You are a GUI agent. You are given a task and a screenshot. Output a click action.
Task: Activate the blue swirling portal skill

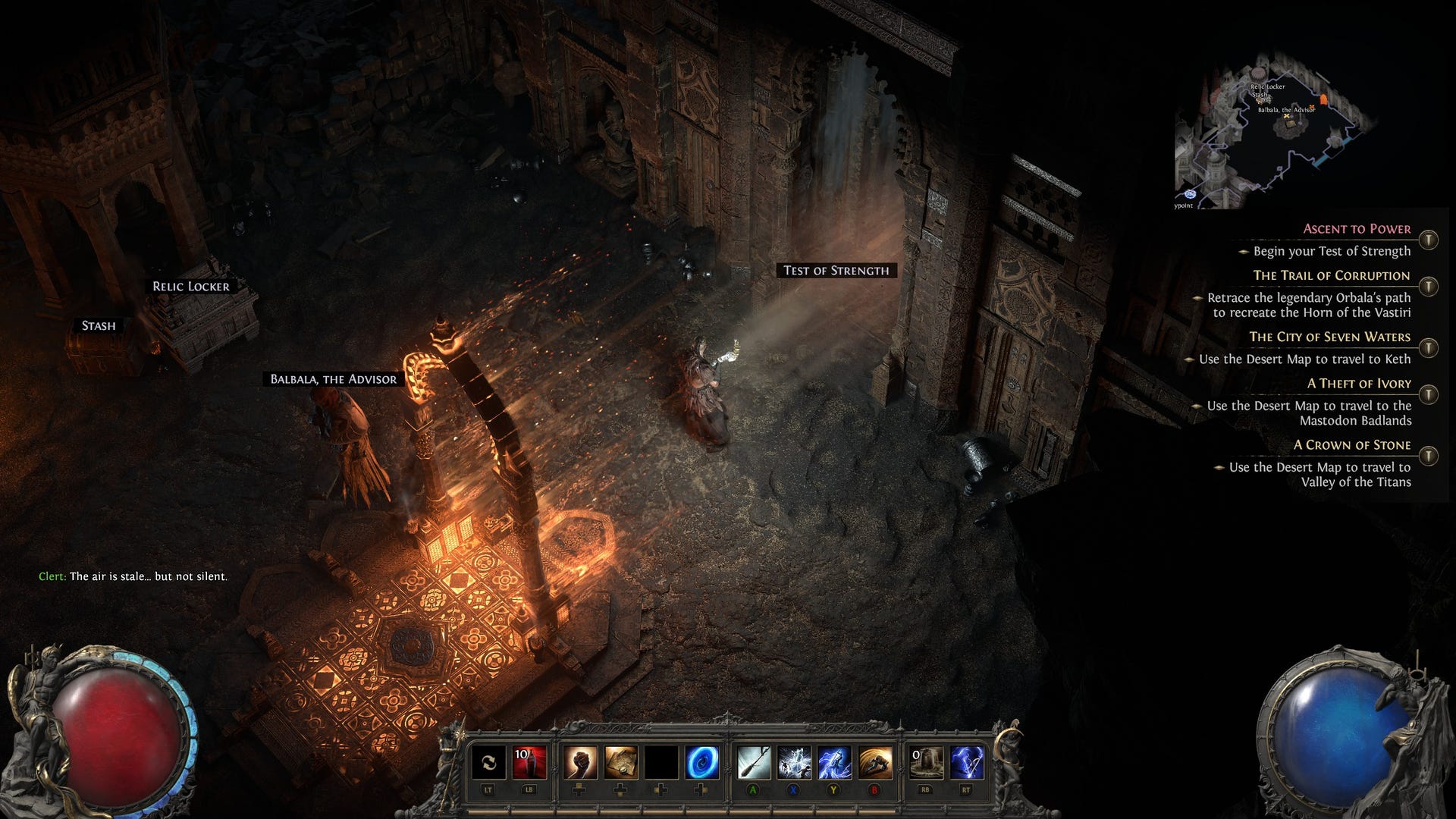(702, 762)
